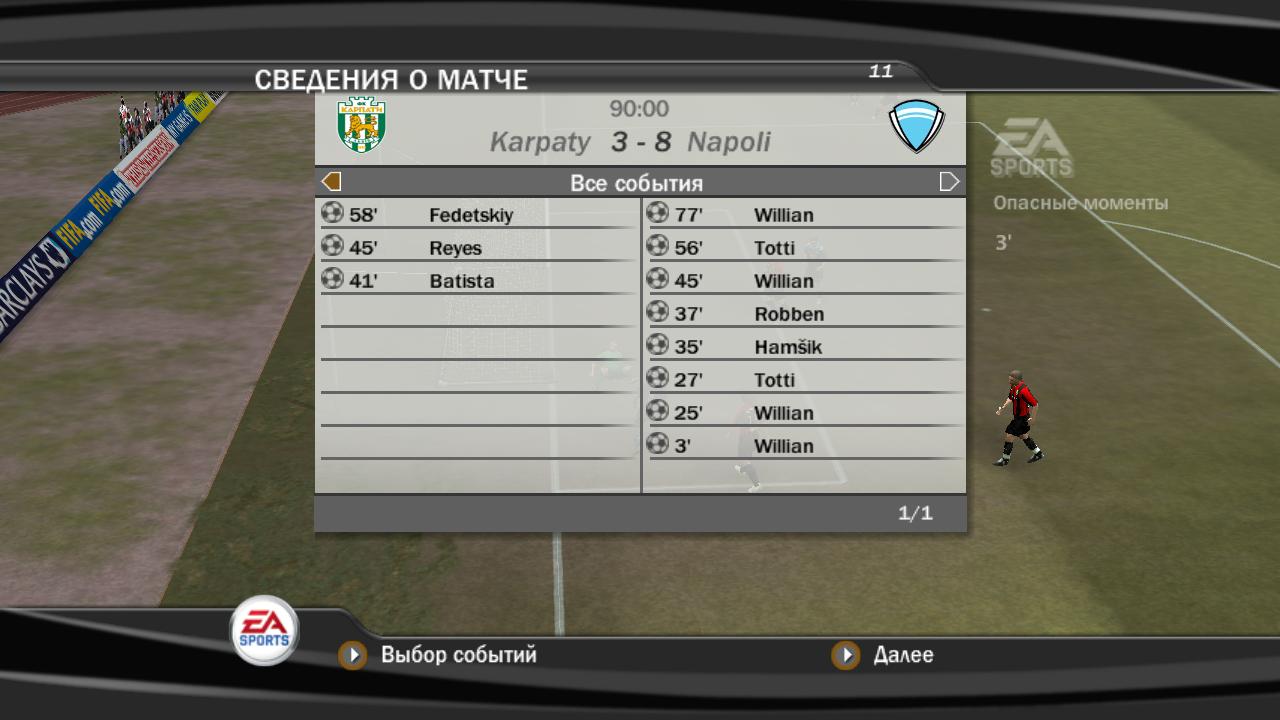Switch to next event filter with right arrow
This screenshot has height=720, width=1280.
(949, 182)
